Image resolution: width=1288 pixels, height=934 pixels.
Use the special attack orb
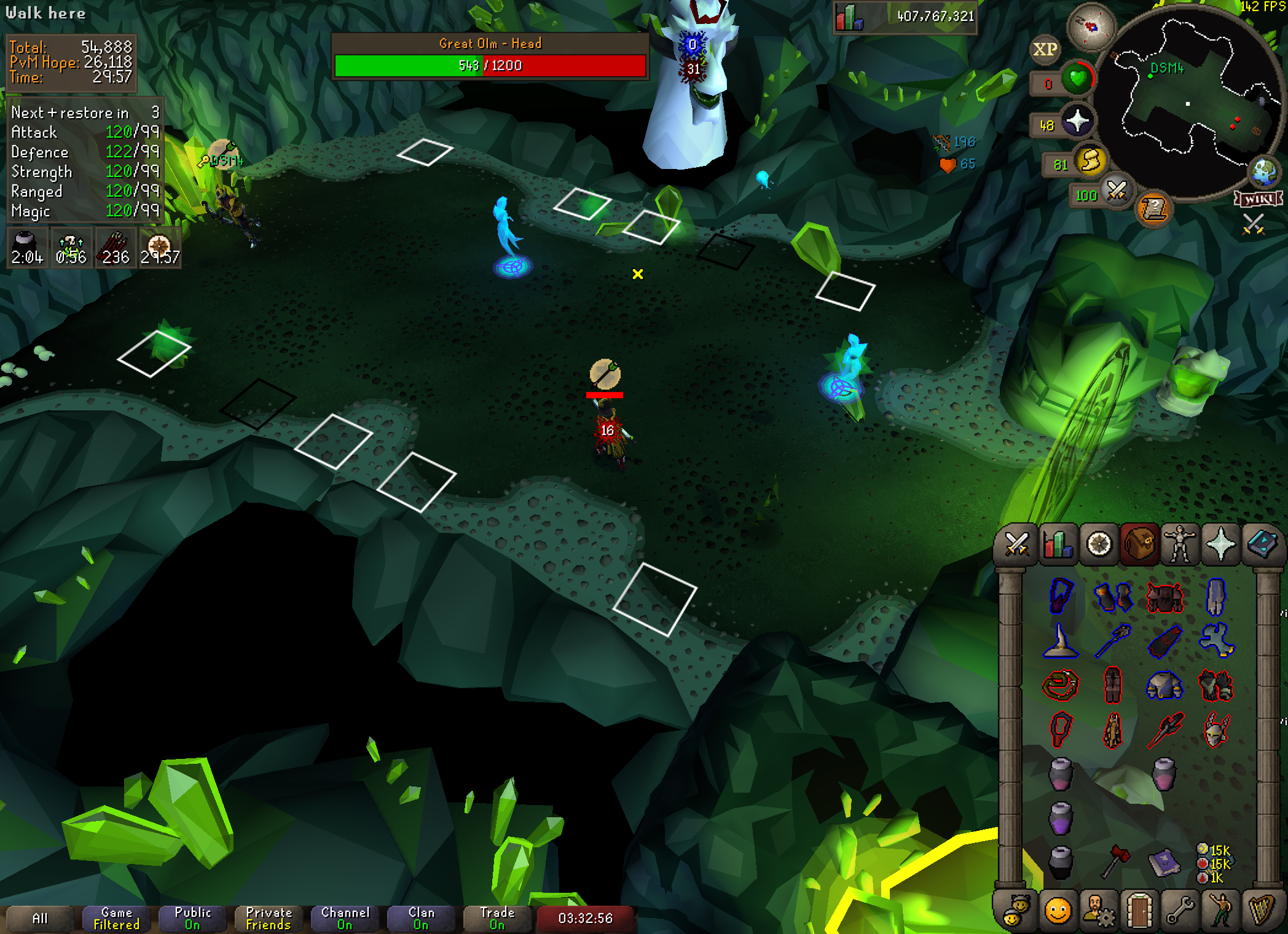click(1117, 191)
